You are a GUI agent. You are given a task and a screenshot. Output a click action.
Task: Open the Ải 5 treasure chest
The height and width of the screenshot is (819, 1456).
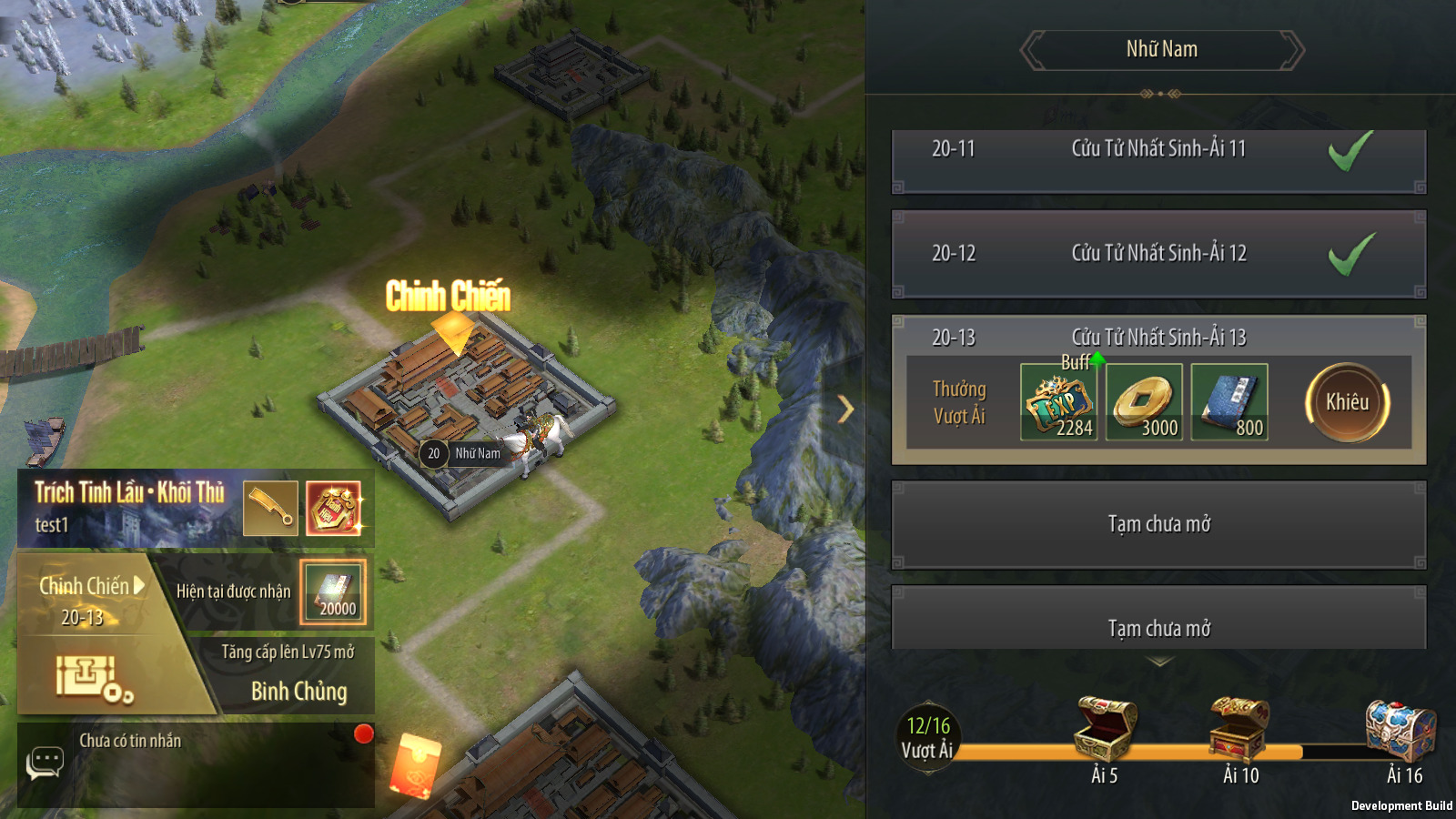click(x=1105, y=730)
